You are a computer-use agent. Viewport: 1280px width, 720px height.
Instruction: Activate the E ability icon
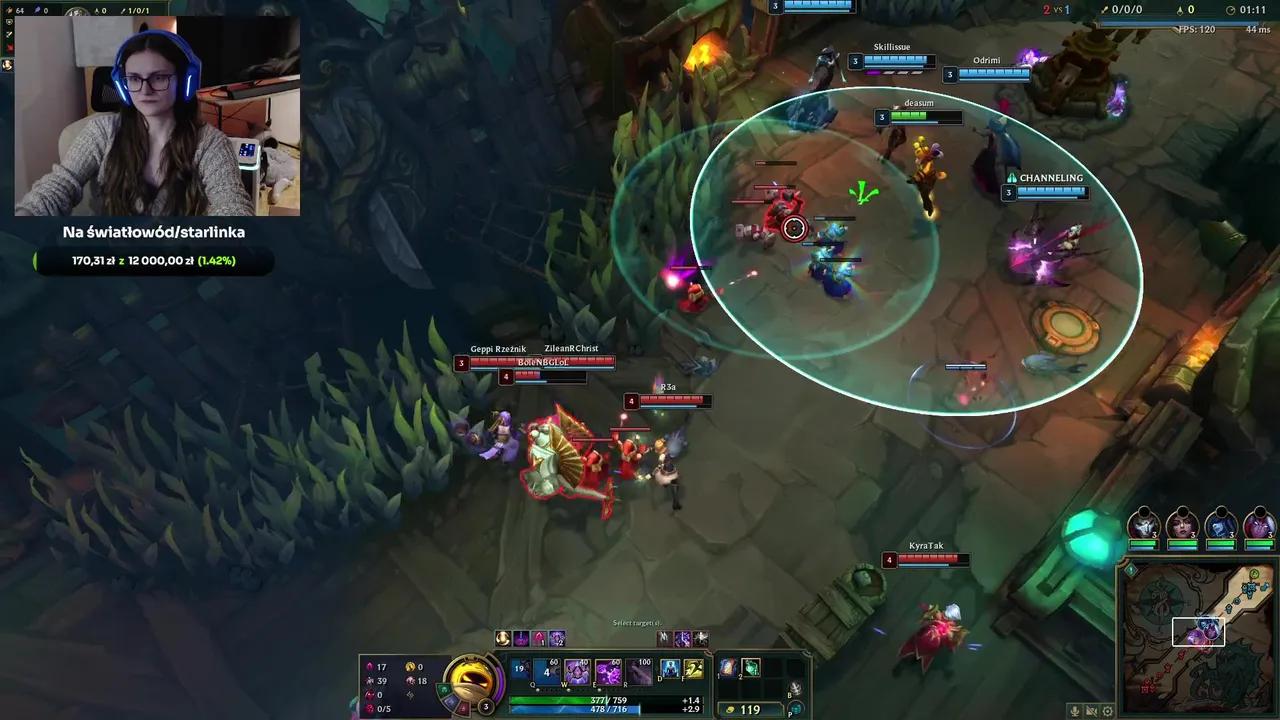pos(607,670)
